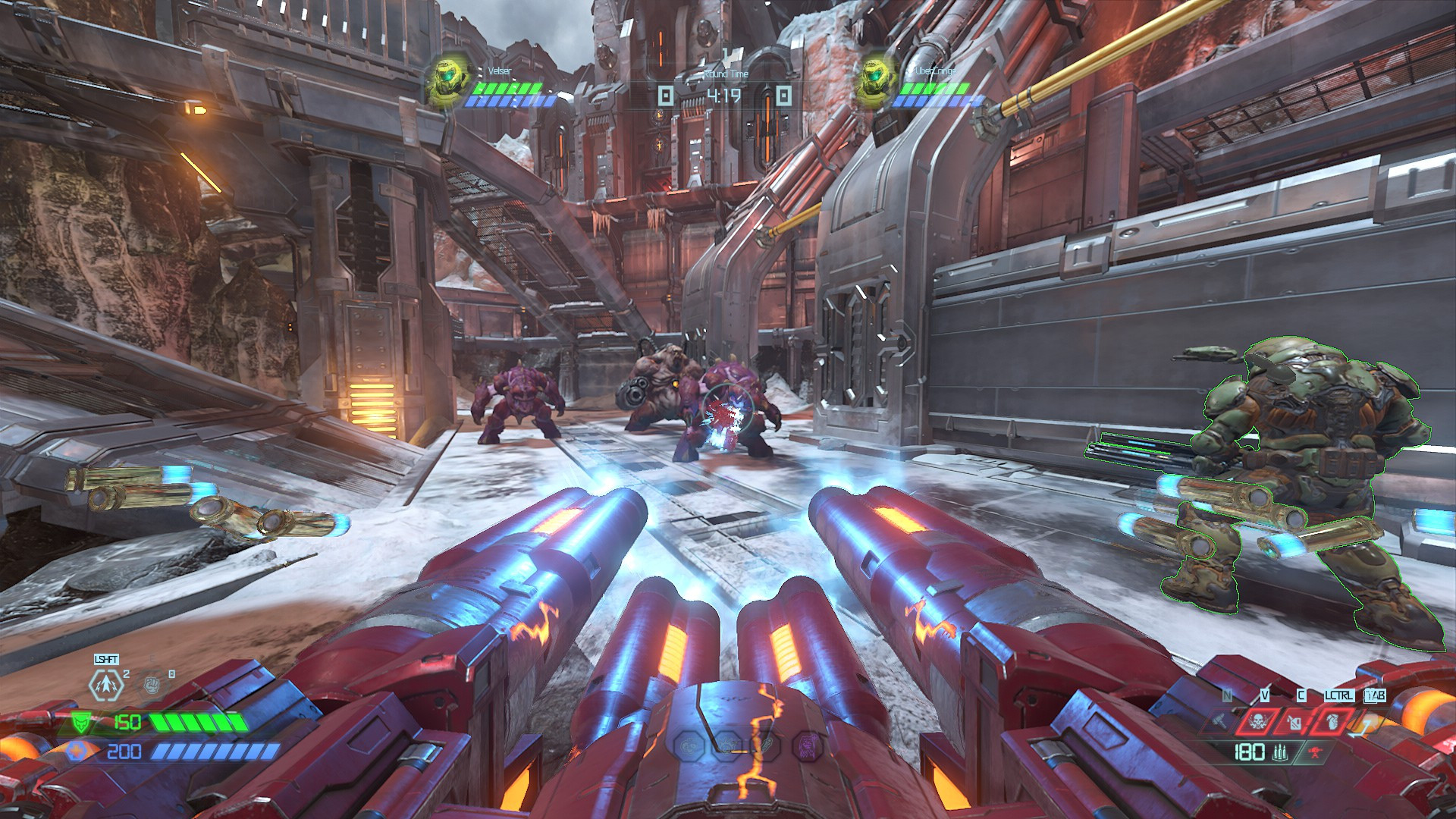Click the frag grenade icon
The height and width of the screenshot is (819, 1456).
1332,722
